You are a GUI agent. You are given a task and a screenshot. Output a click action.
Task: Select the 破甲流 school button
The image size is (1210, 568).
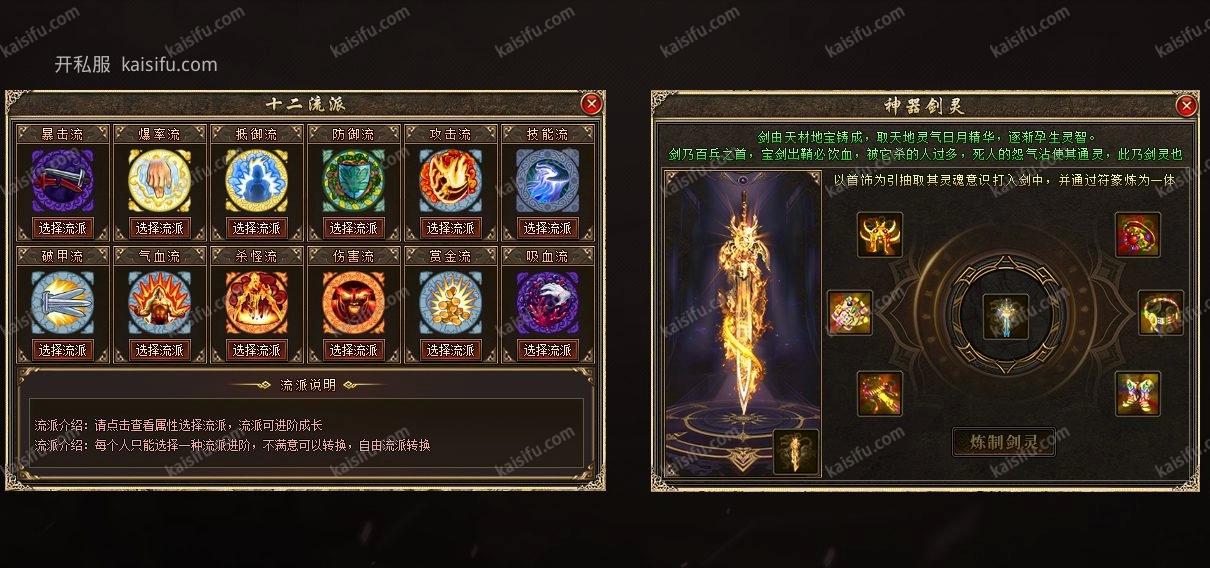pos(62,350)
